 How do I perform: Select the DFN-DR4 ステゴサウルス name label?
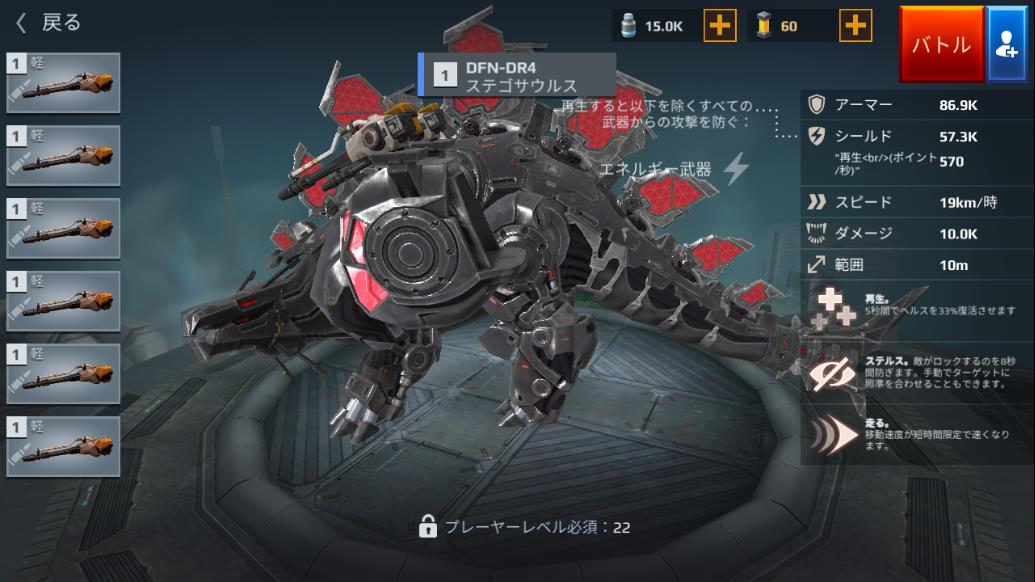[517, 75]
